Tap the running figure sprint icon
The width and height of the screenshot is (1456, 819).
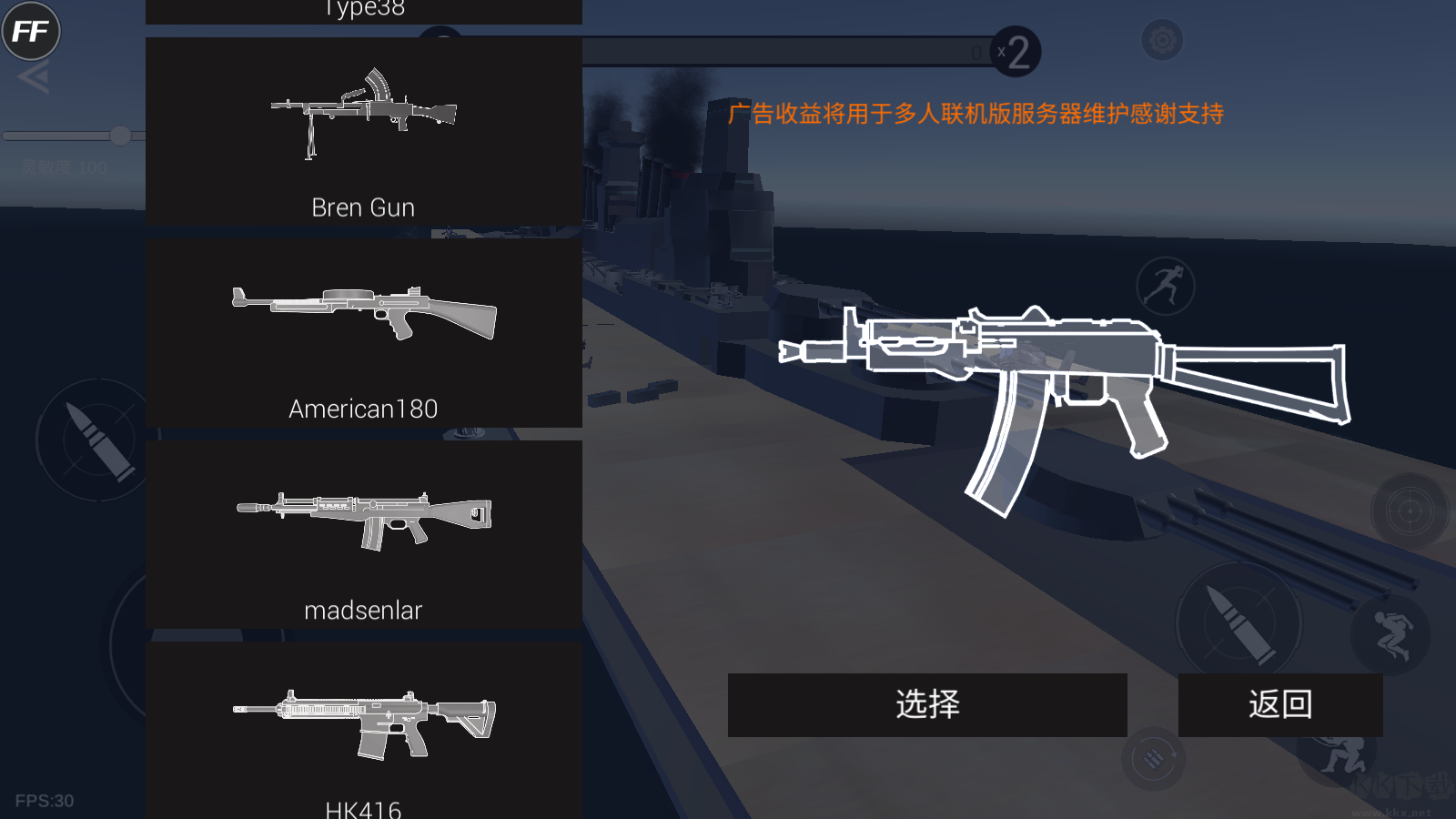(1166, 286)
